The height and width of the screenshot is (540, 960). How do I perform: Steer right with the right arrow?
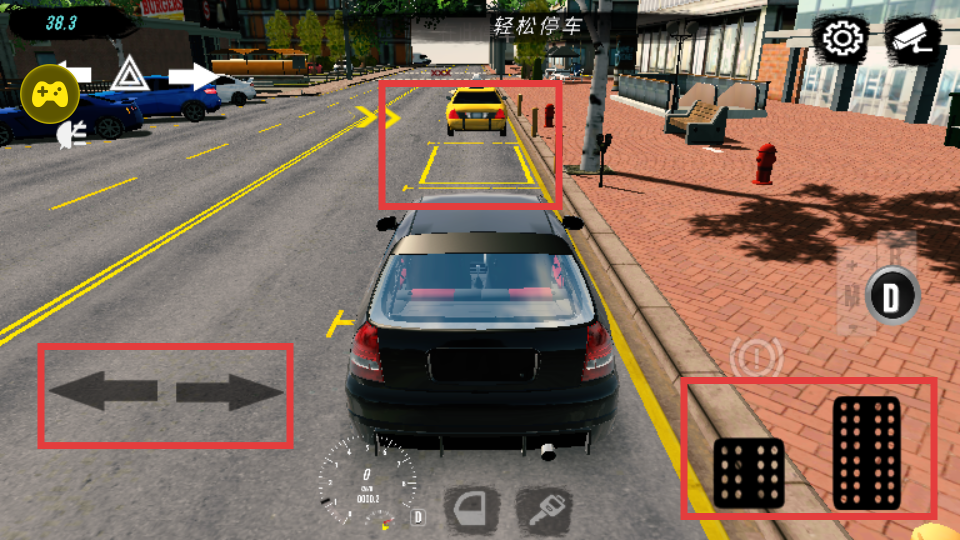(x=230, y=392)
